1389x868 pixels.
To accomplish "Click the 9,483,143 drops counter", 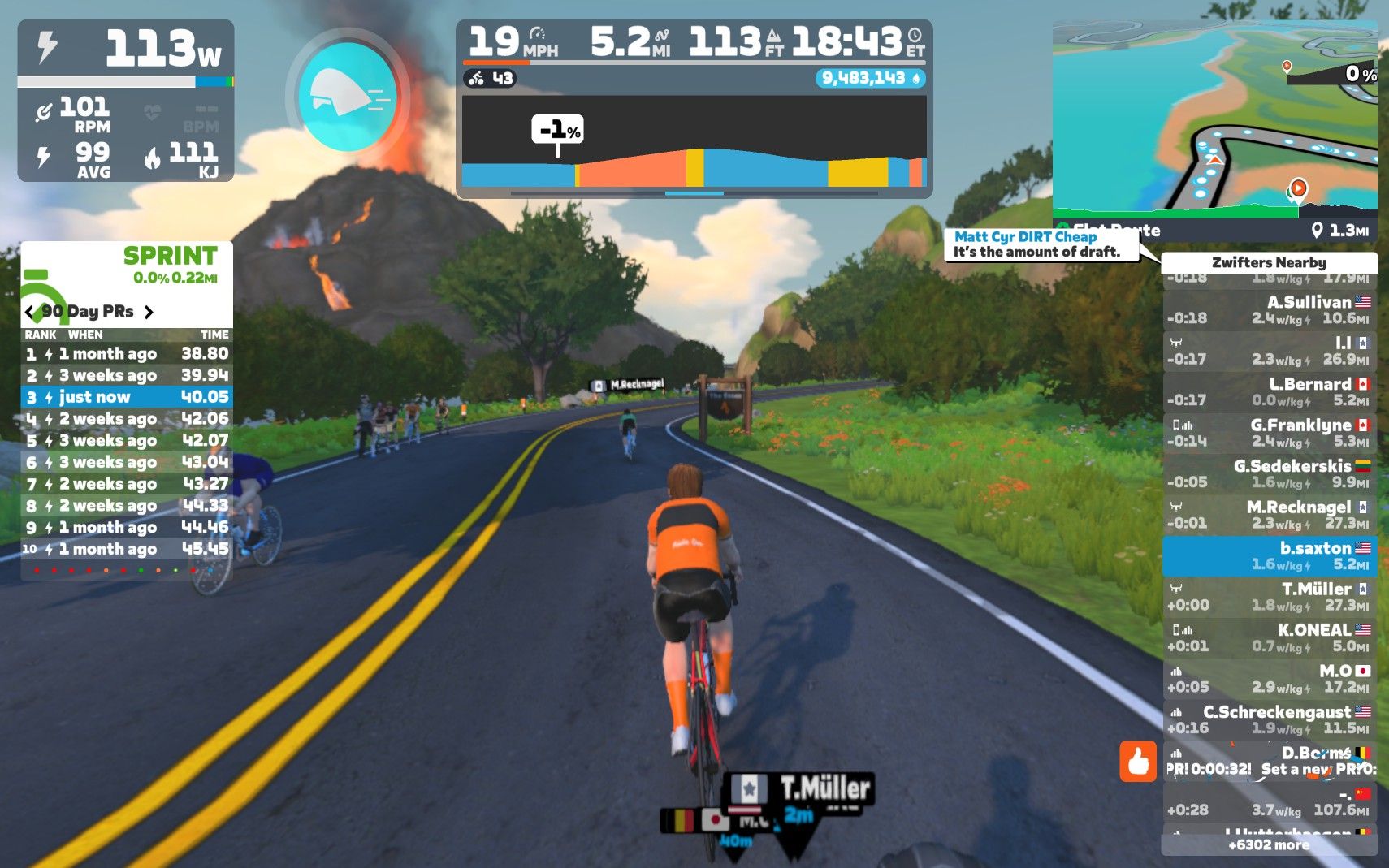I will tap(870, 78).
